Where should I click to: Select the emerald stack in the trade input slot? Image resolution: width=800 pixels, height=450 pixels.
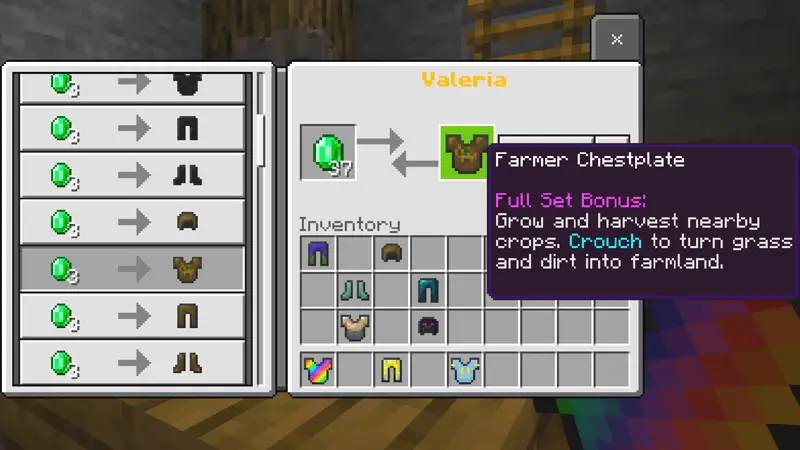(328, 153)
